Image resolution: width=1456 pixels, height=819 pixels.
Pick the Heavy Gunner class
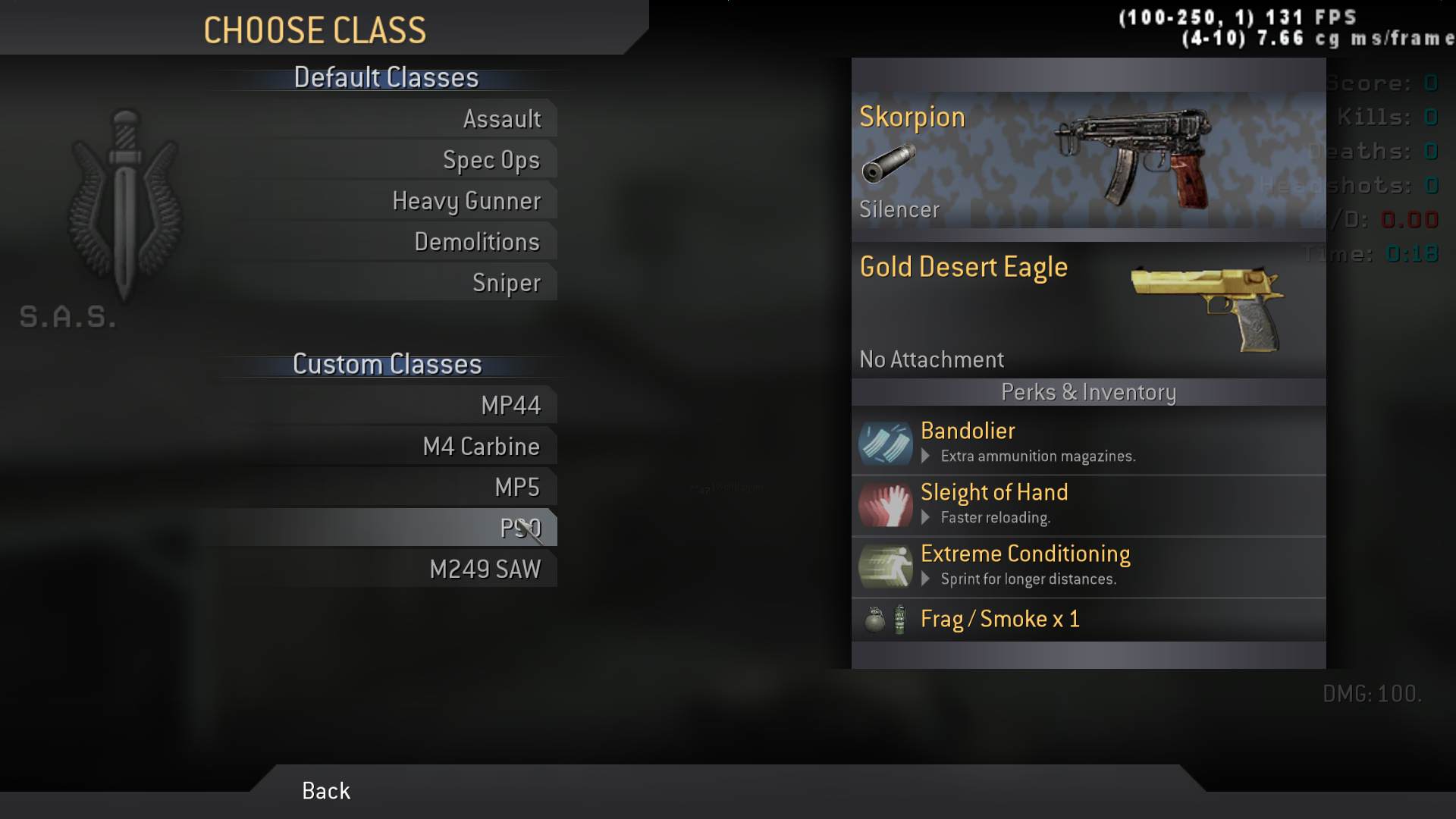(466, 201)
